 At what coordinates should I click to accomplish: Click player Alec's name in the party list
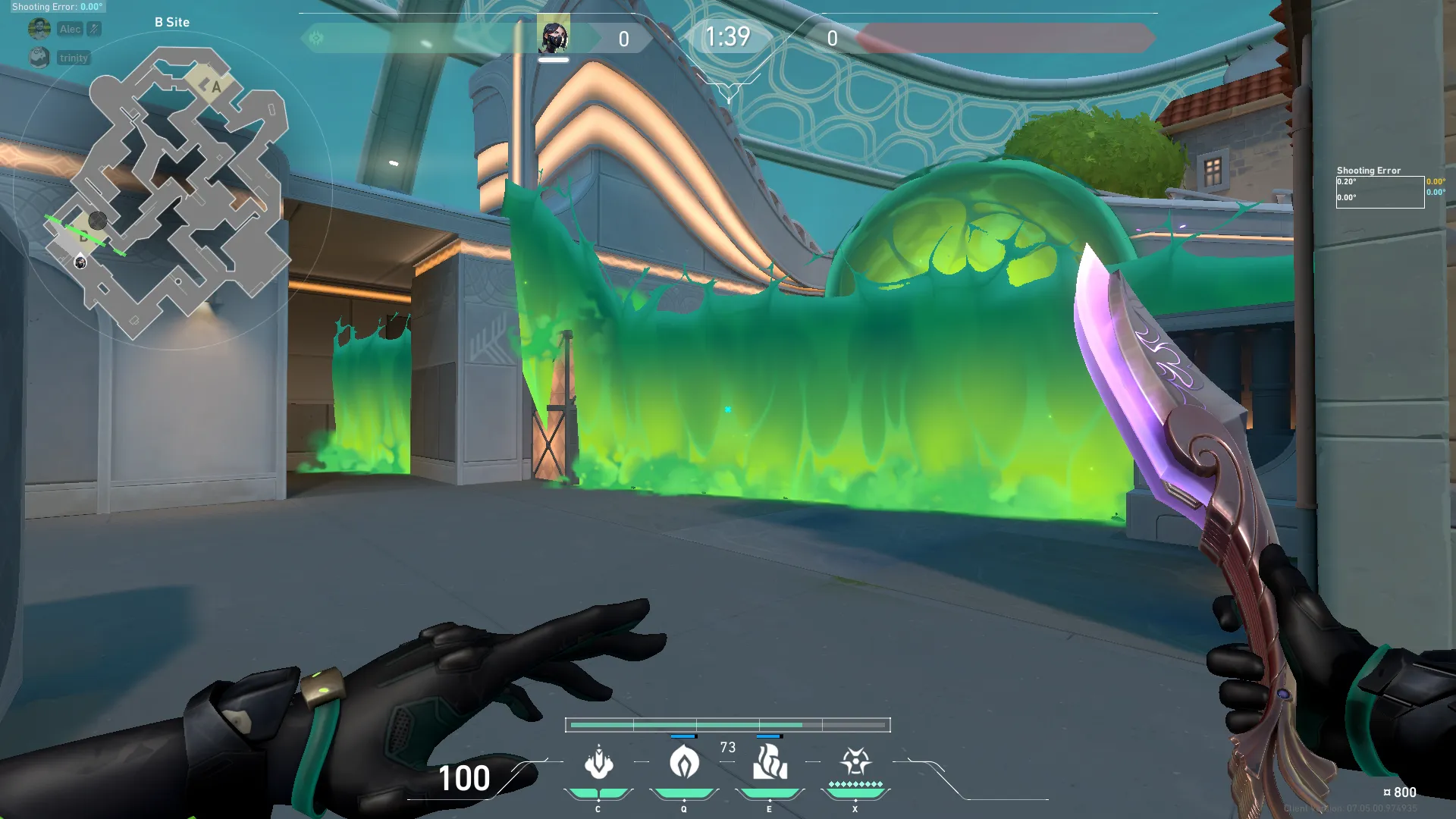tap(71, 29)
